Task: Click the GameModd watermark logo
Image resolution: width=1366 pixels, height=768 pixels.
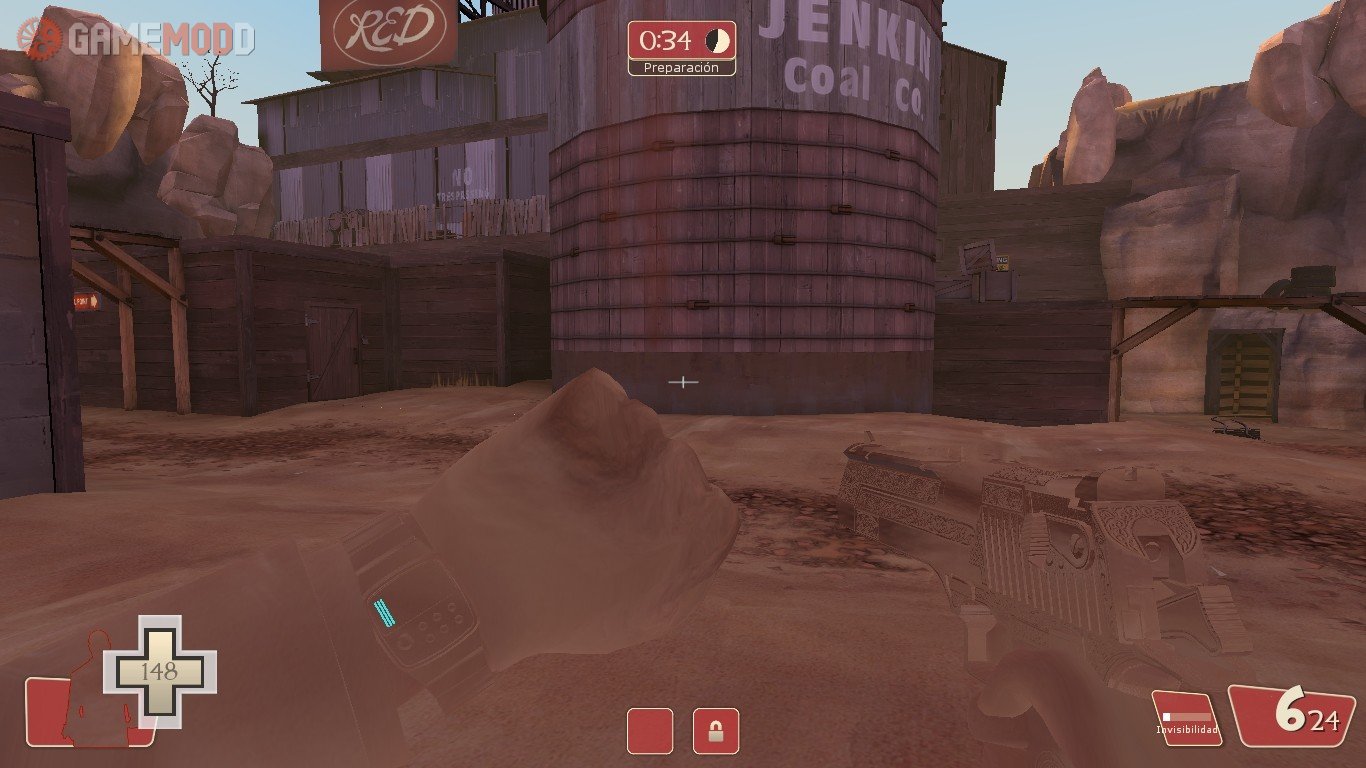Action: tap(136, 39)
